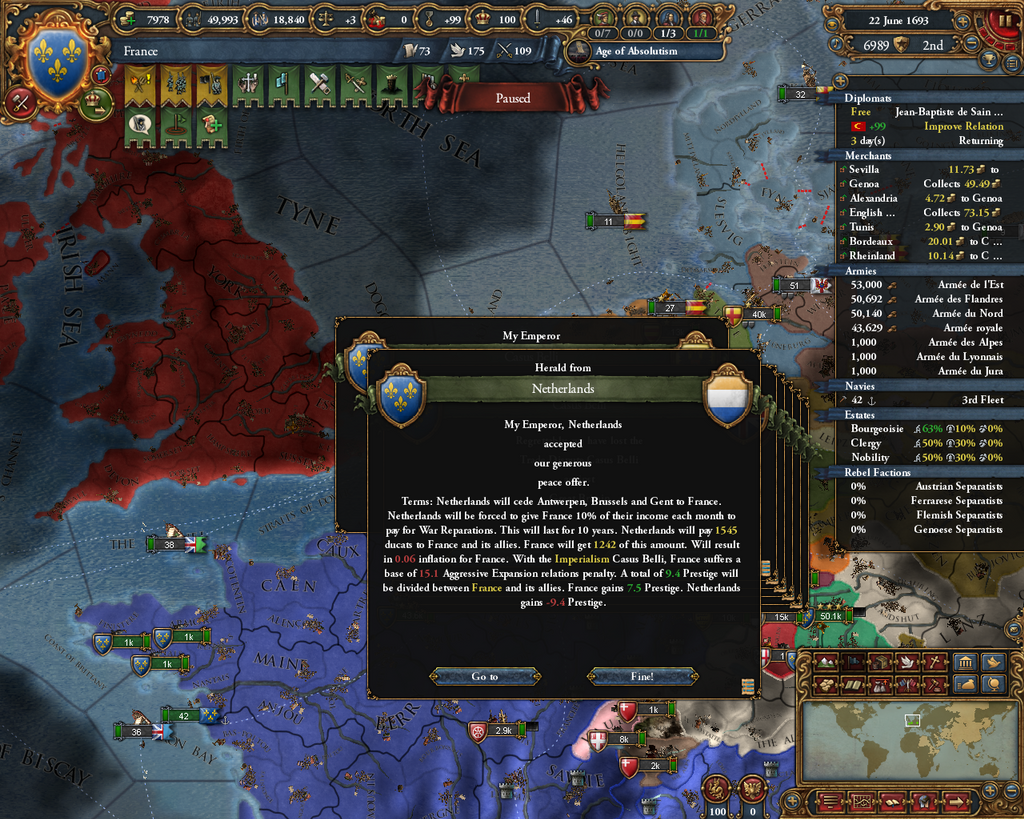
Task: Click the Go to button
Action: point(485,677)
